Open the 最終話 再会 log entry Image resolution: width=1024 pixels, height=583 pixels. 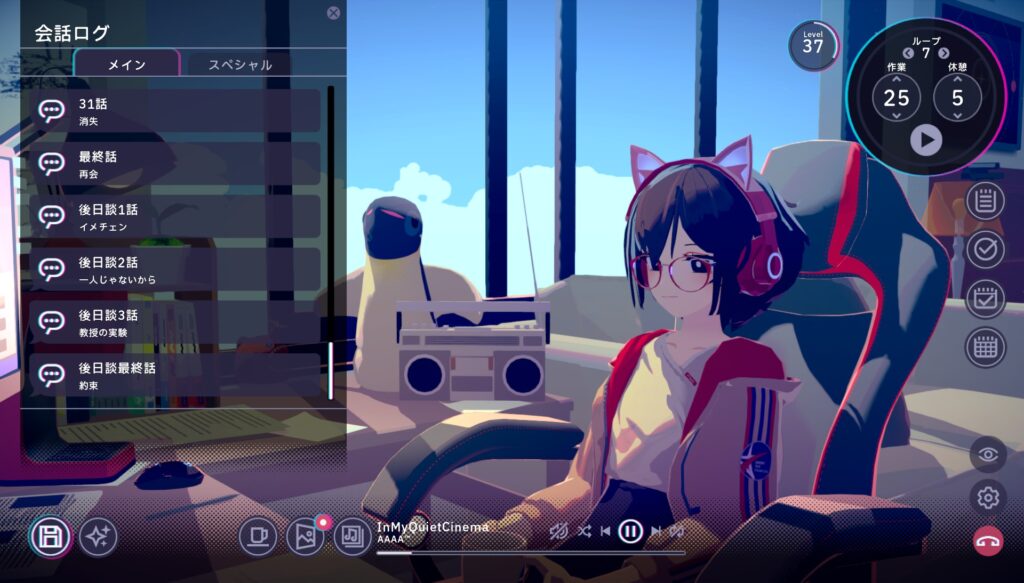(175, 164)
